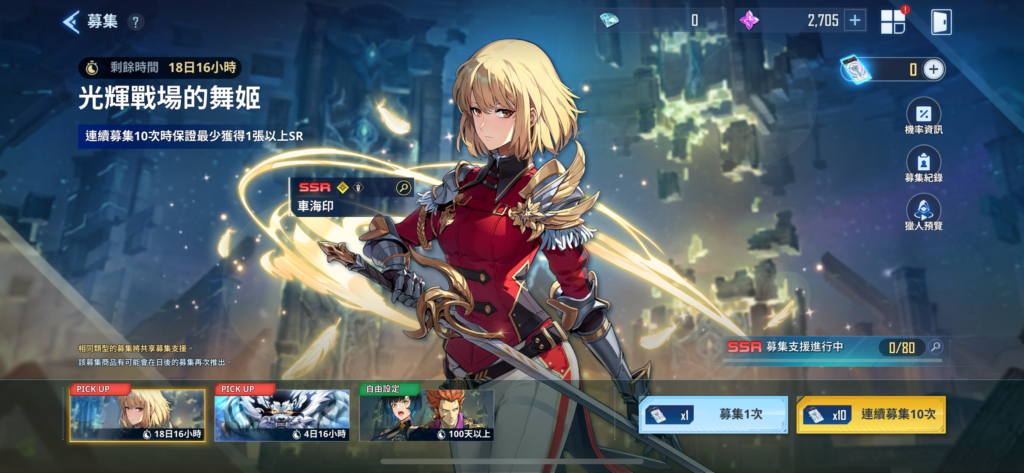Add recruitment tickets with plus button
The height and width of the screenshot is (473, 1024).
pos(933,69)
